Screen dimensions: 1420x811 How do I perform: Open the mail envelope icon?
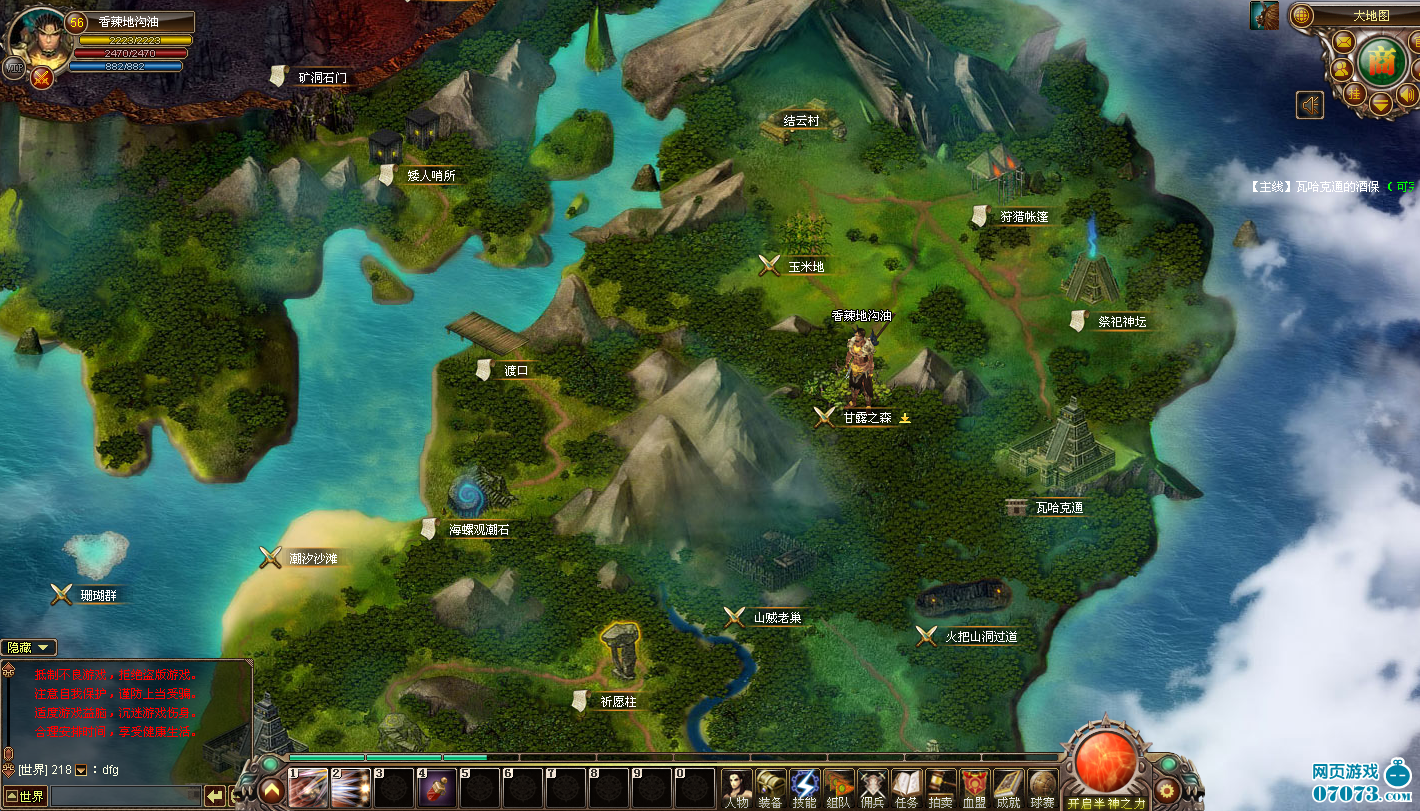[1343, 42]
